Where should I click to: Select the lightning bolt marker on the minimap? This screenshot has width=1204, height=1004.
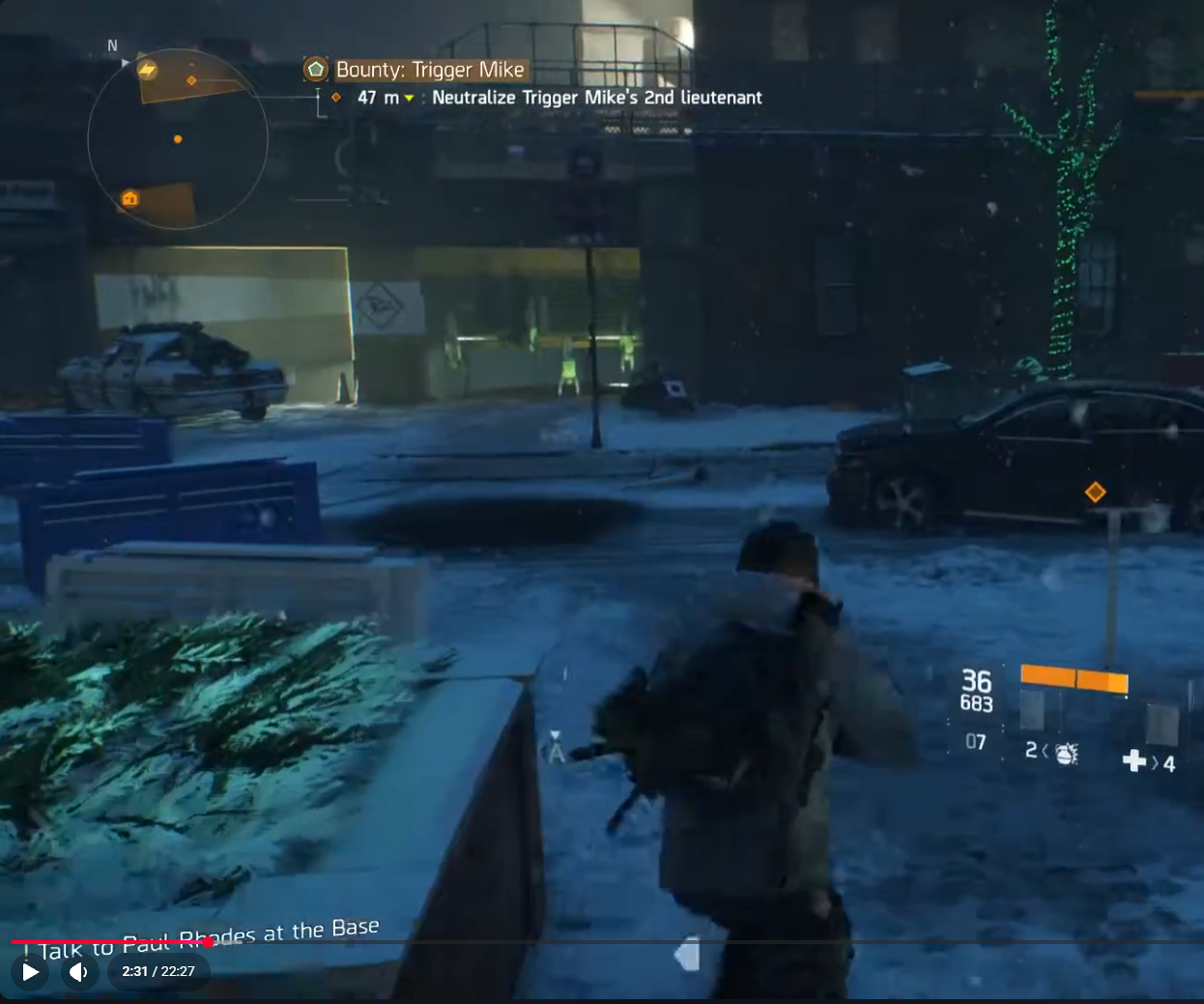(x=147, y=70)
